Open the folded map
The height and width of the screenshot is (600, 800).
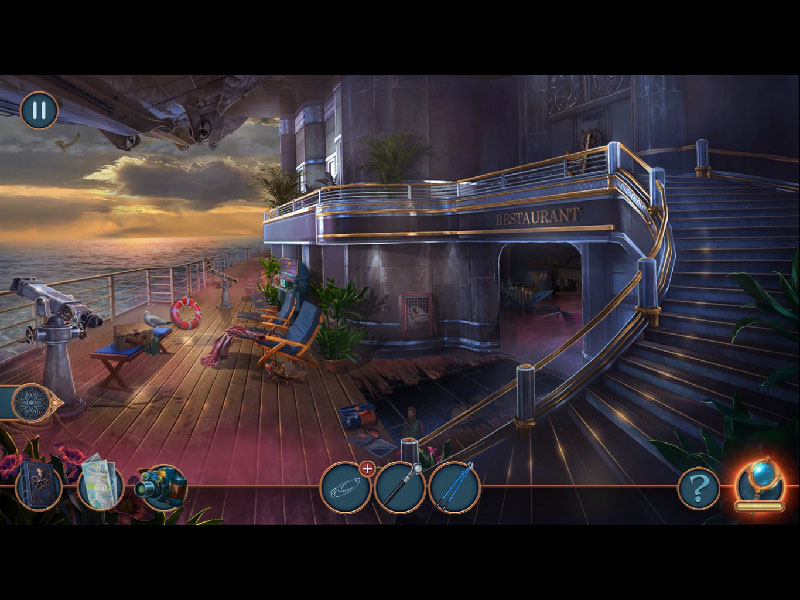[100, 485]
